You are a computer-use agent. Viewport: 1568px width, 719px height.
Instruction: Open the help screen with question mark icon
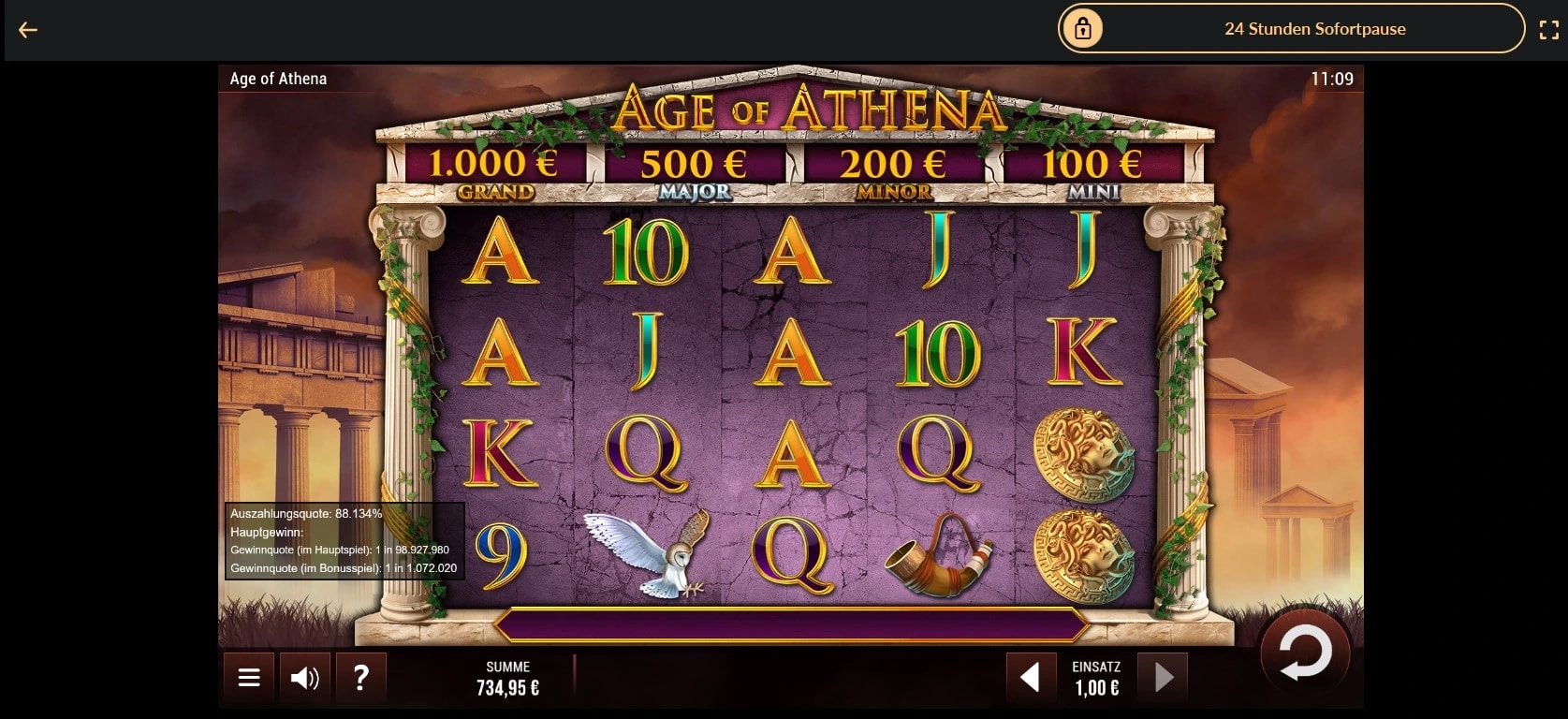(361, 676)
